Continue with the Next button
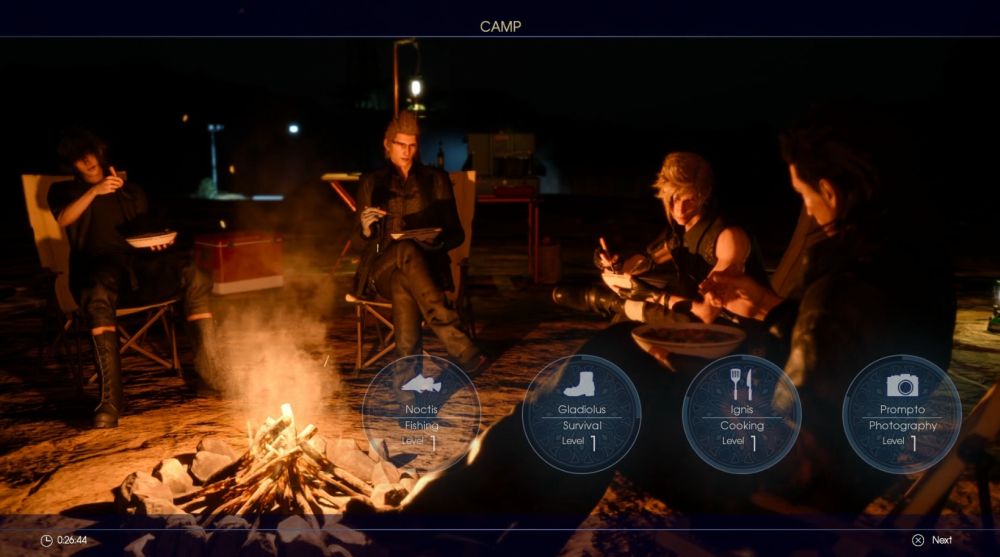The image size is (1000, 557). 932,540
